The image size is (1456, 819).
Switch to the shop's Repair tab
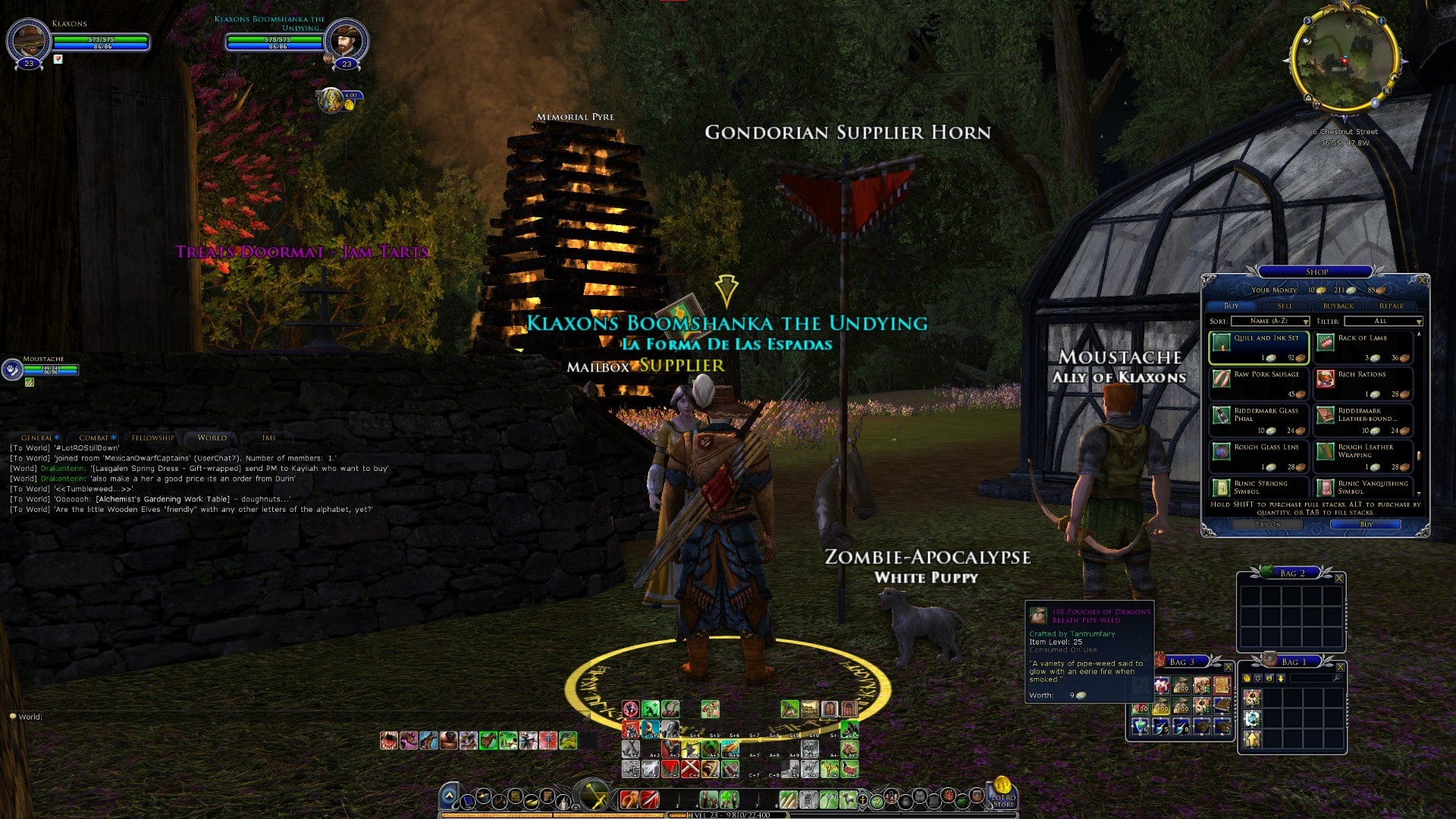click(1392, 306)
